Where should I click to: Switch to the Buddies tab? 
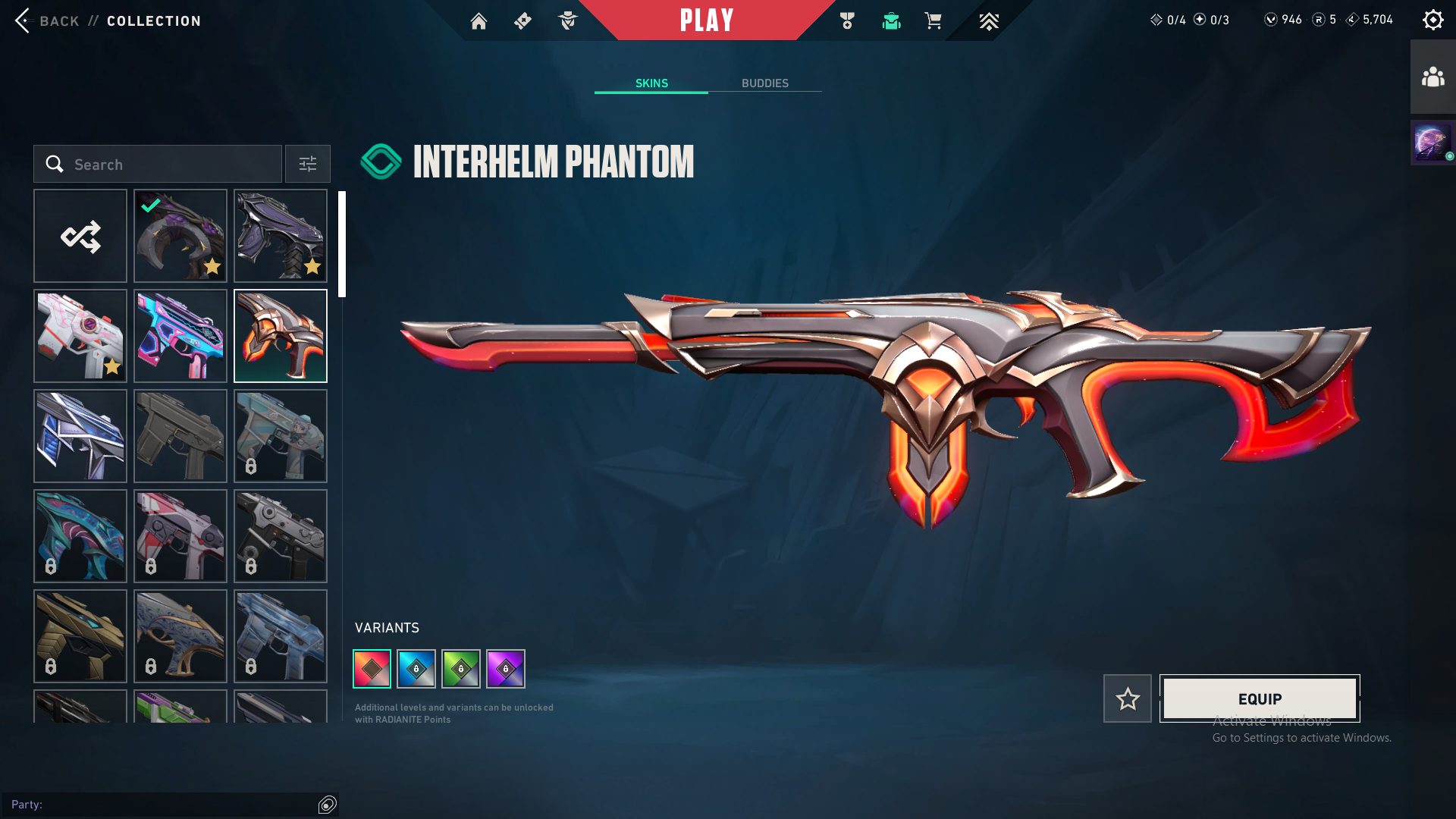click(764, 83)
